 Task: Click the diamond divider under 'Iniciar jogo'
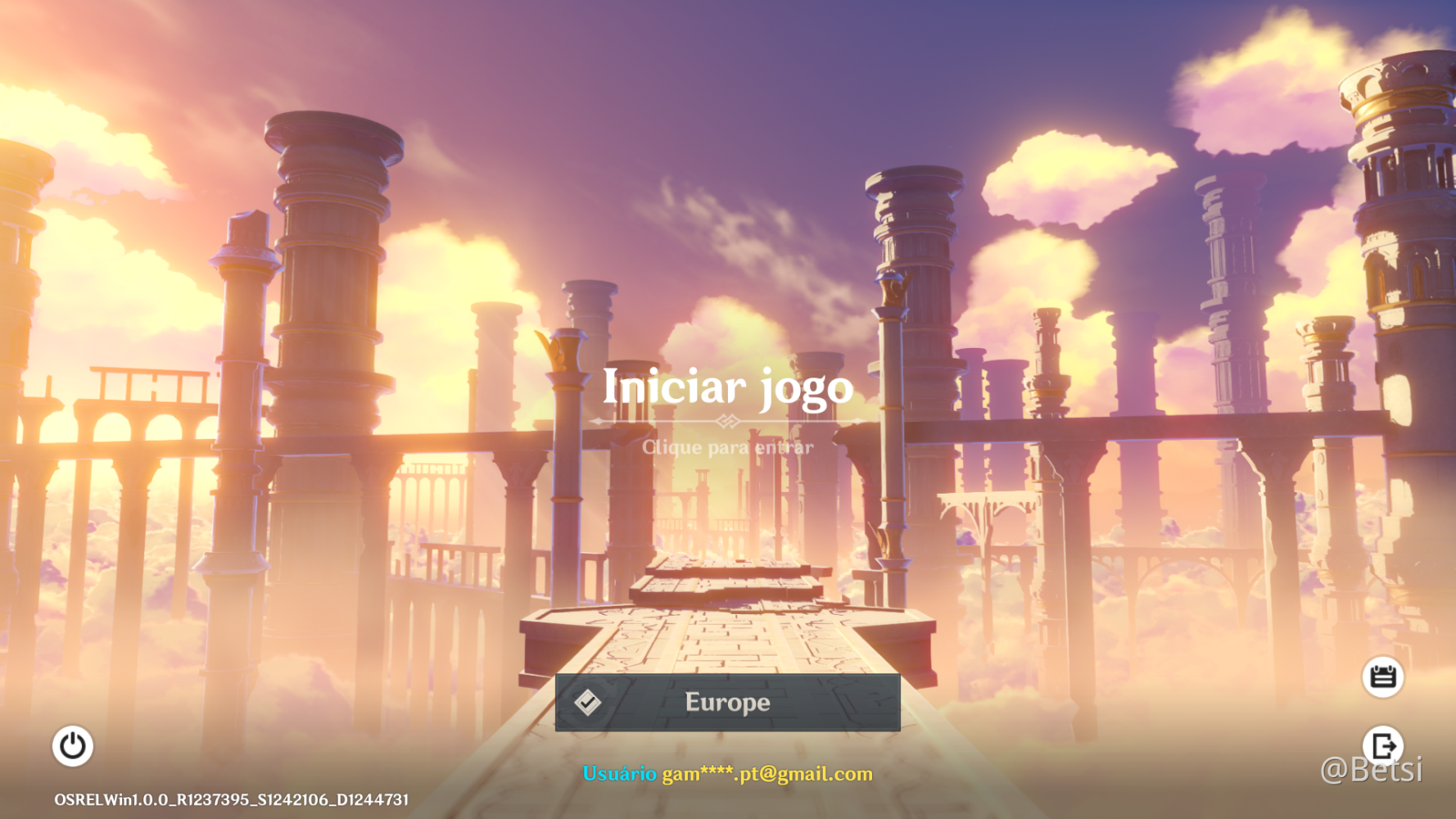click(727, 419)
